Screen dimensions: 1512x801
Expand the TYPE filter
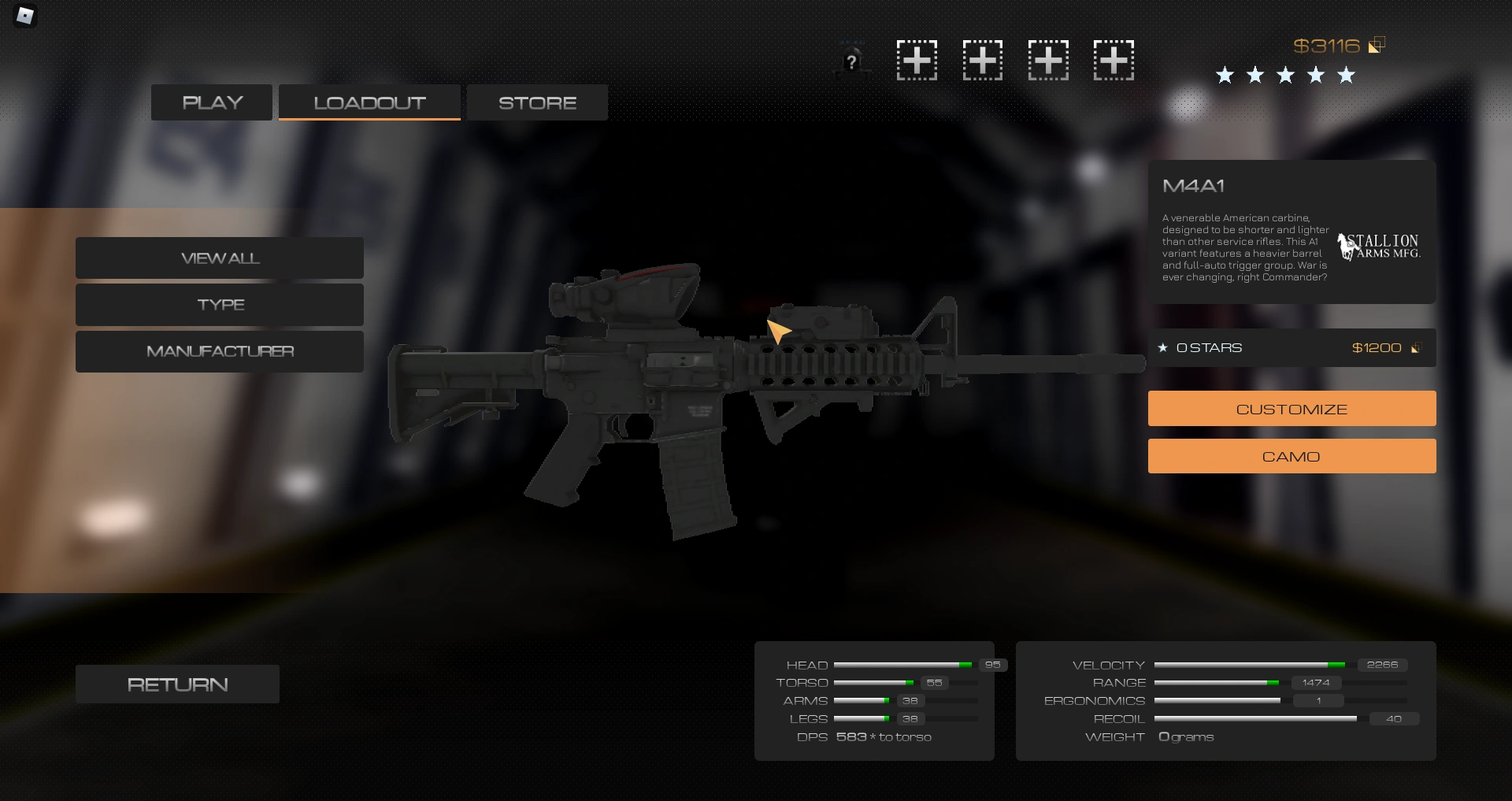[x=219, y=304]
